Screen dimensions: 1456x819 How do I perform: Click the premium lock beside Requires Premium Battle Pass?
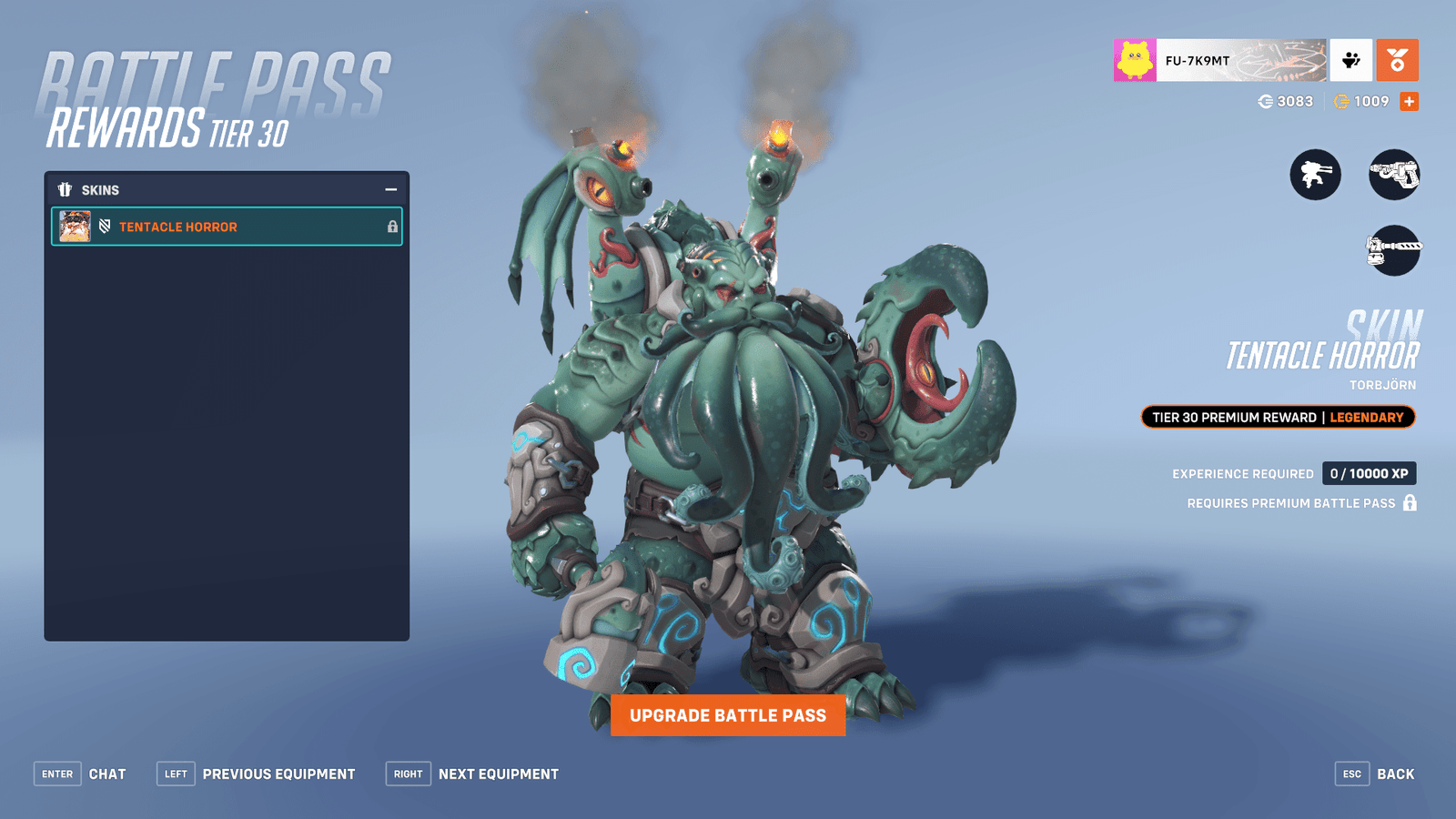pos(1409,502)
